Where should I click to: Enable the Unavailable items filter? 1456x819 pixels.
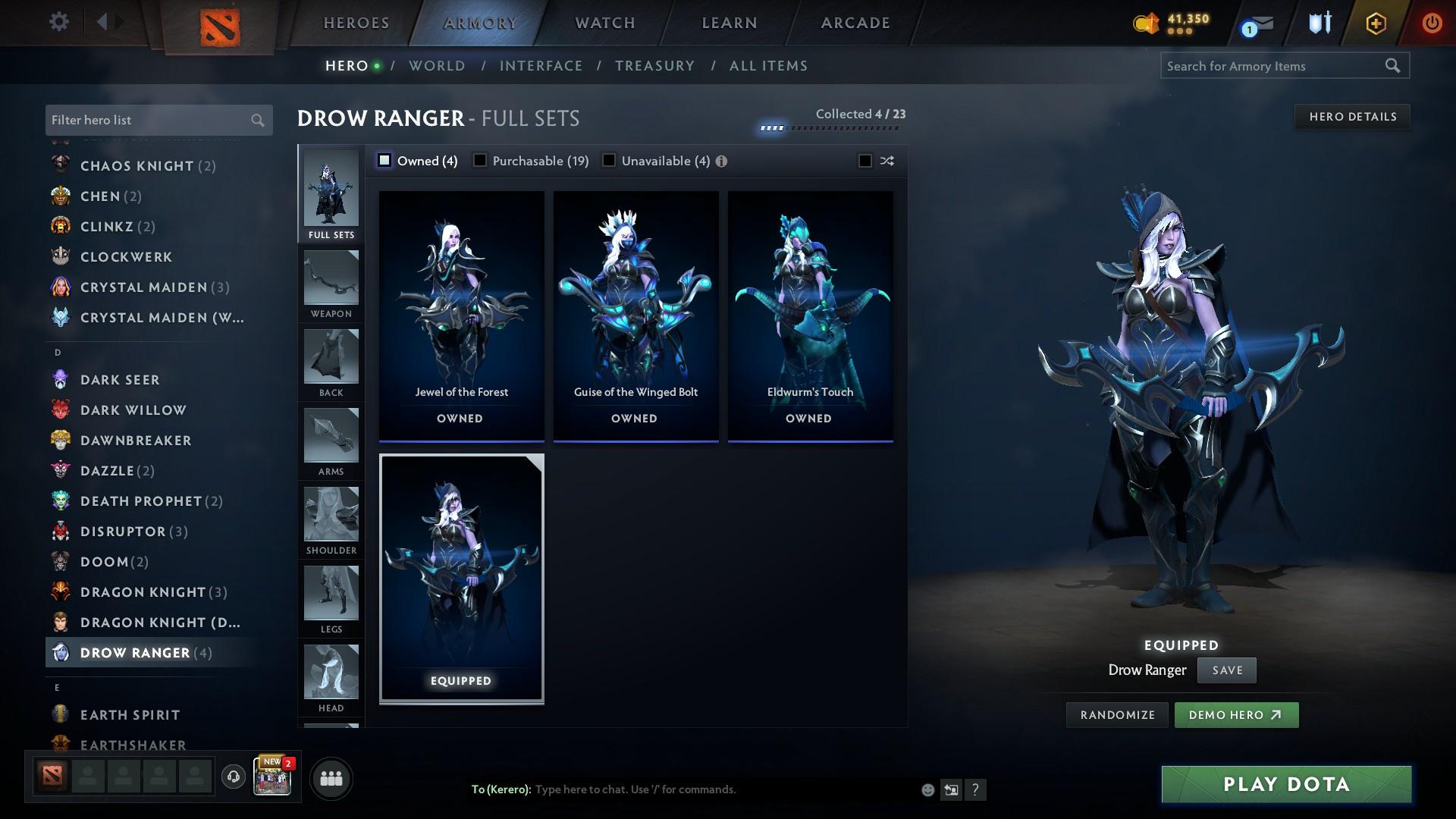click(608, 161)
